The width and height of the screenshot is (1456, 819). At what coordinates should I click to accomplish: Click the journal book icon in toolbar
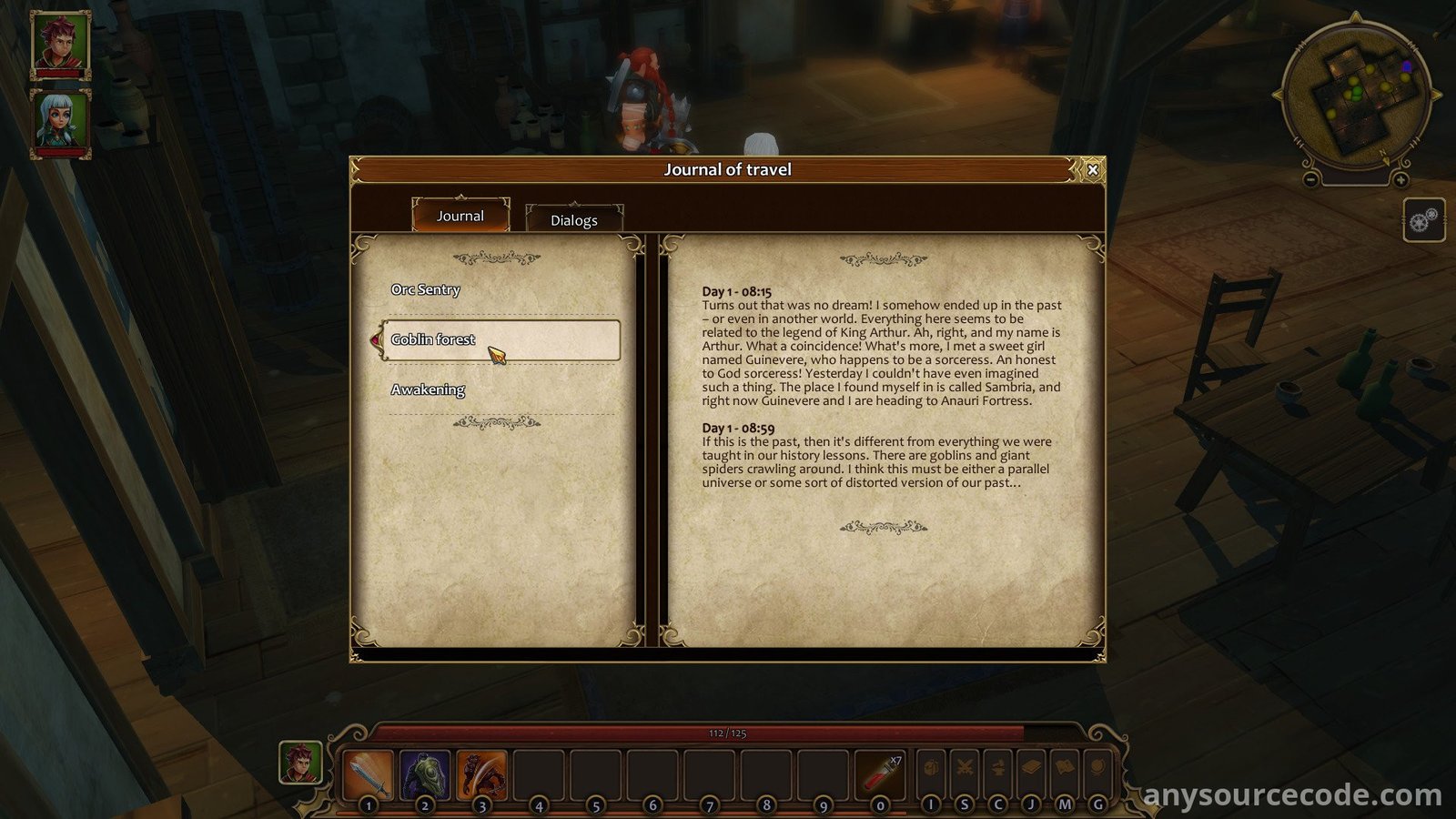coord(1031,769)
